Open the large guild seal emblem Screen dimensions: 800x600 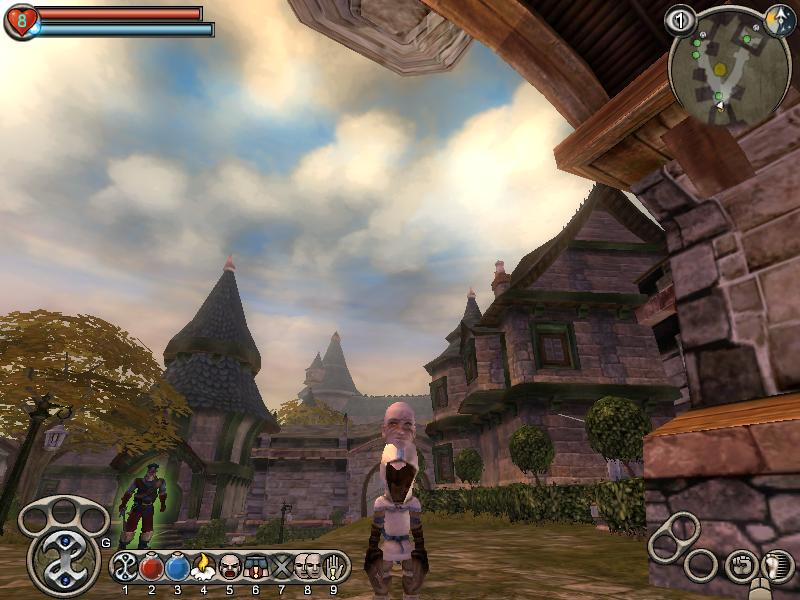(x=63, y=558)
